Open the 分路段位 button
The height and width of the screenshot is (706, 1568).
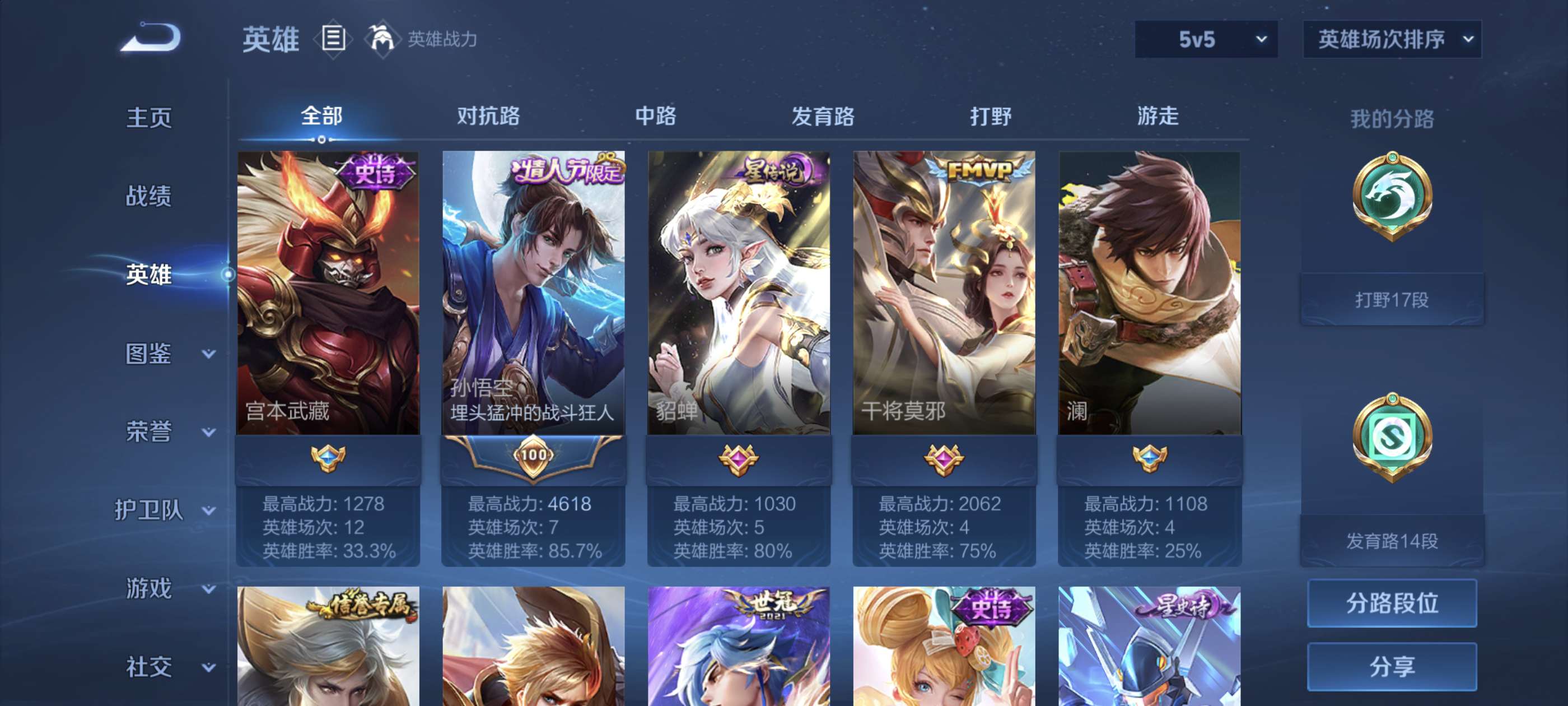(1394, 604)
